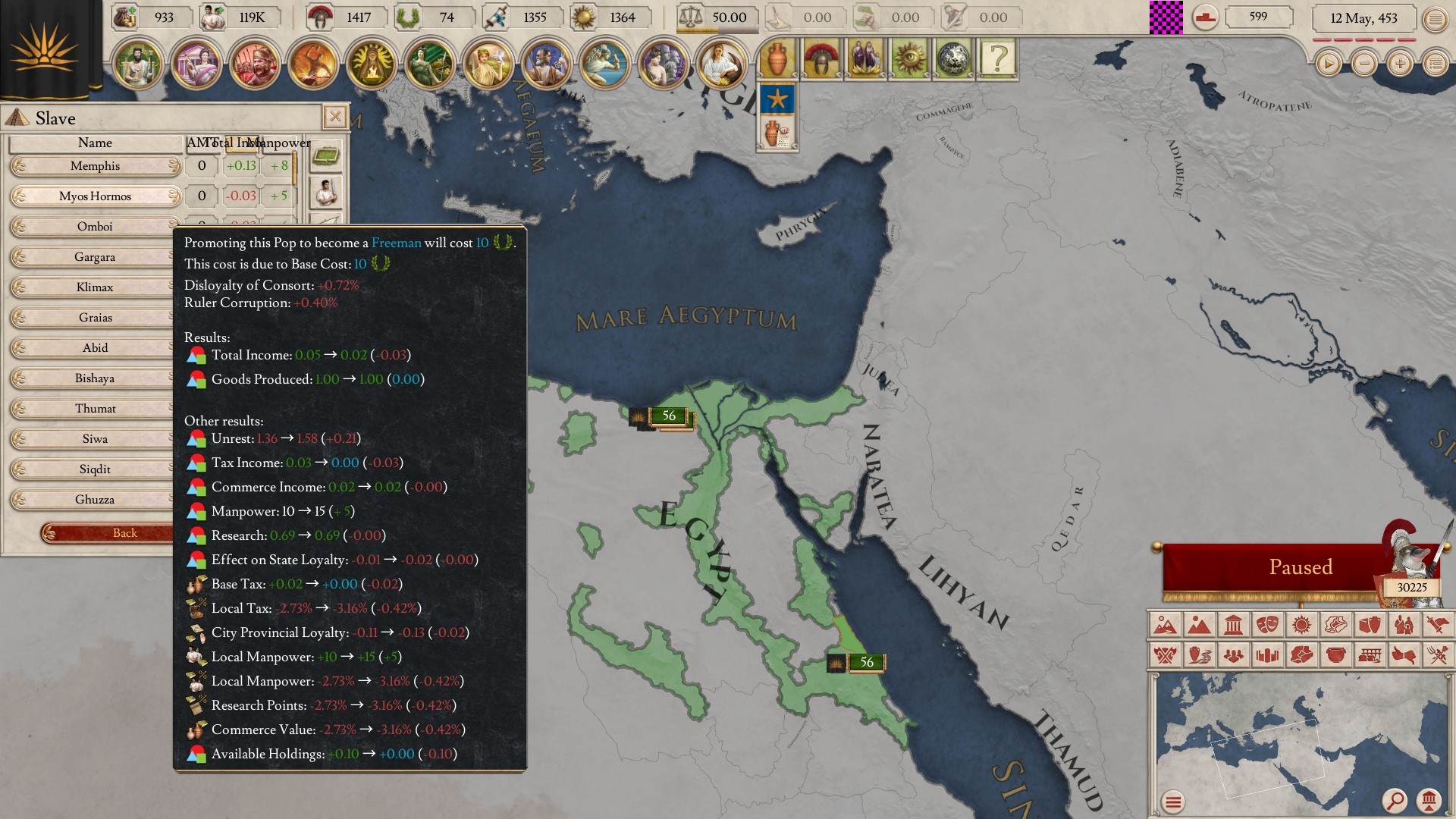Sort the list by the Name column
The image size is (1456, 819).
pos(95,143)
